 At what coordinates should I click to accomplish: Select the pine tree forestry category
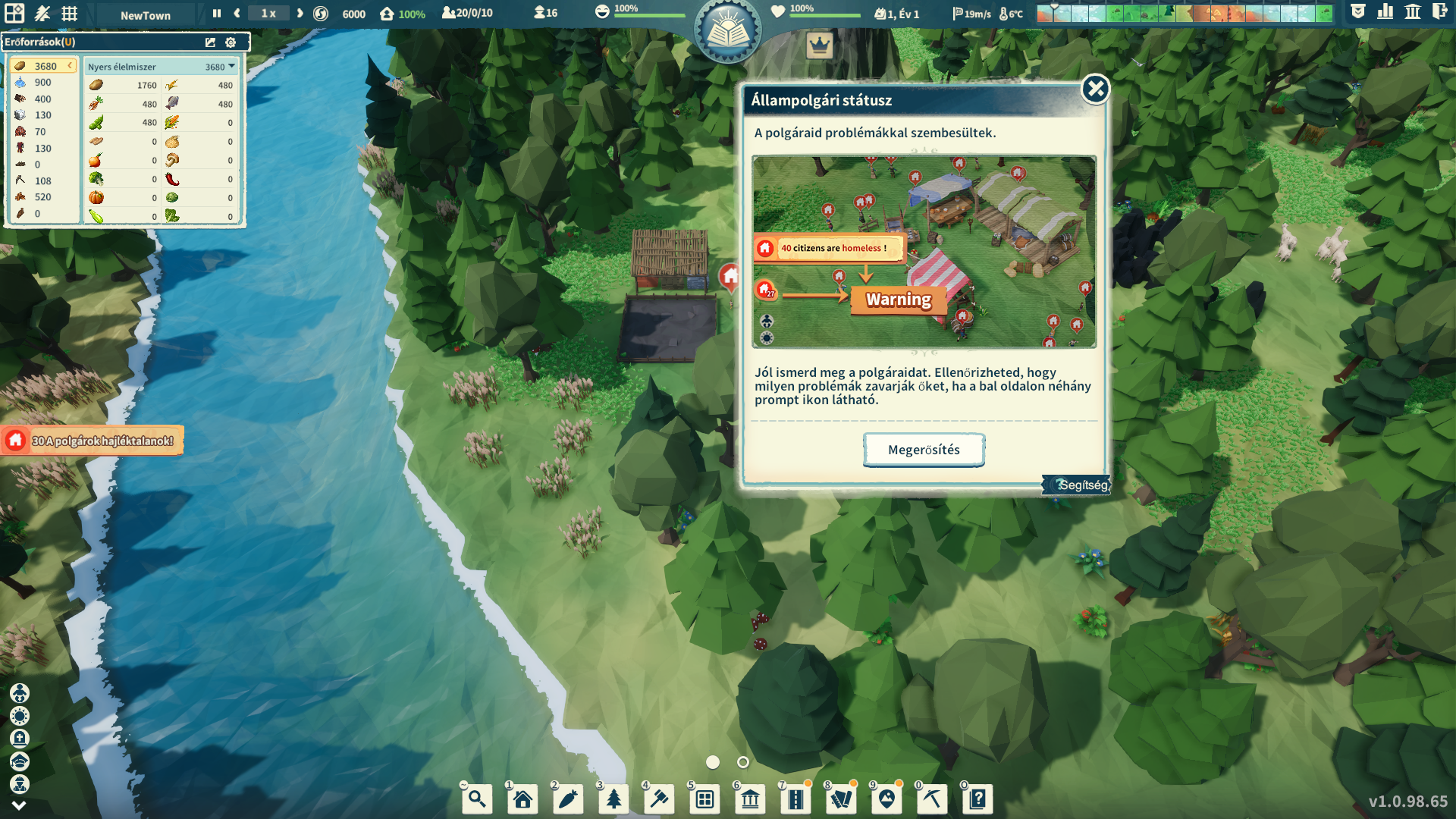613,799
